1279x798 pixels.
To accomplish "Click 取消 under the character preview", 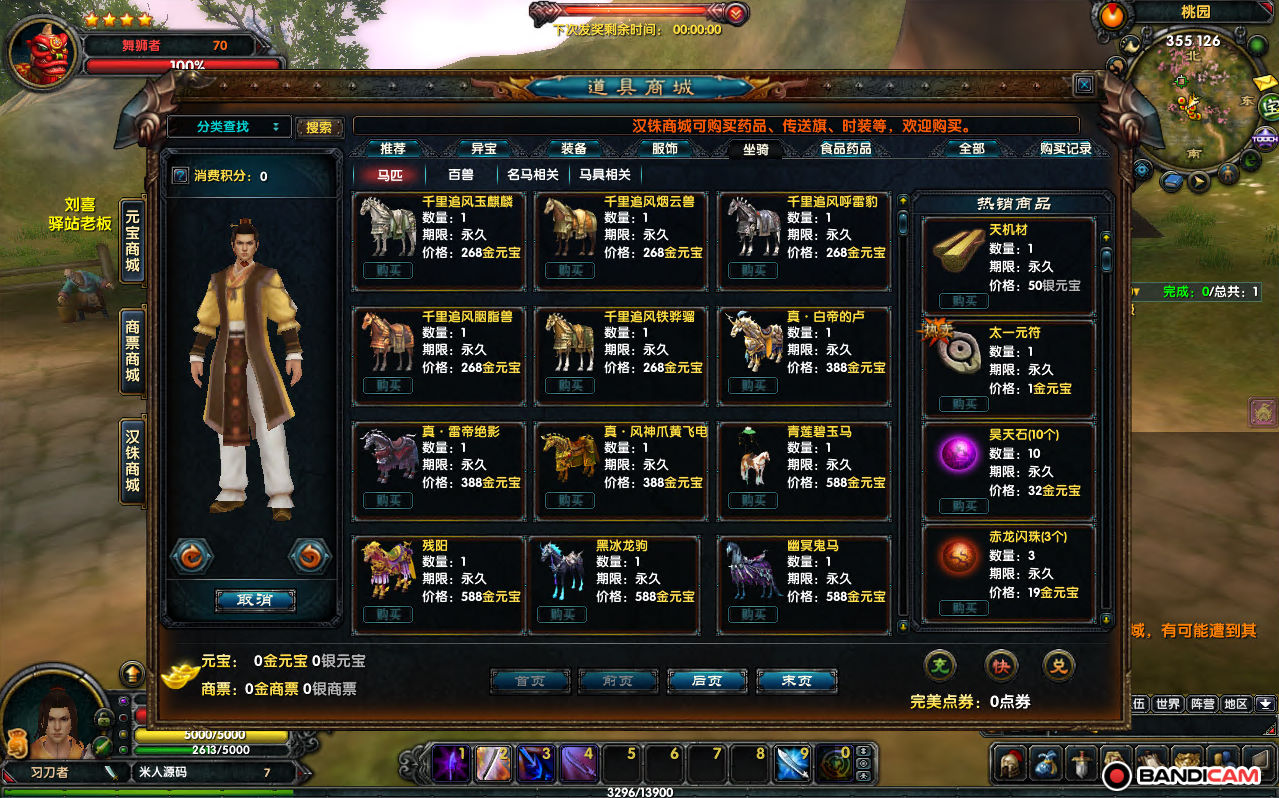I will click(255, 600).
